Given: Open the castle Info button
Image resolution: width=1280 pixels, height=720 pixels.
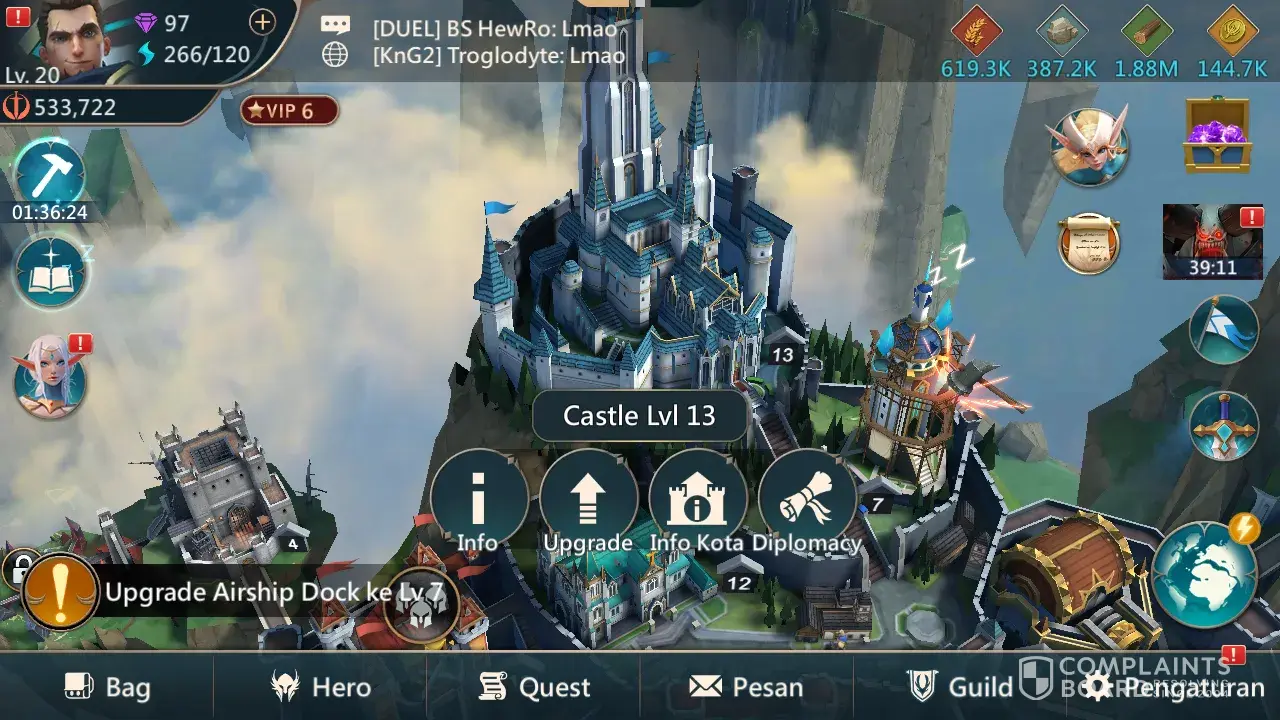Looking at the screenshot, I should coord(478,499).
